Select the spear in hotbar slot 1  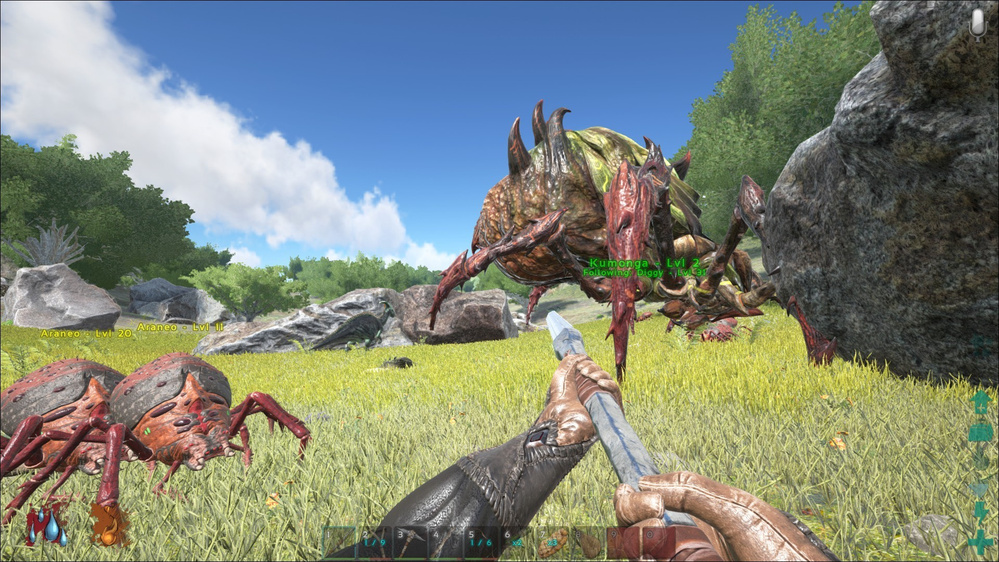tap(340, 542)
